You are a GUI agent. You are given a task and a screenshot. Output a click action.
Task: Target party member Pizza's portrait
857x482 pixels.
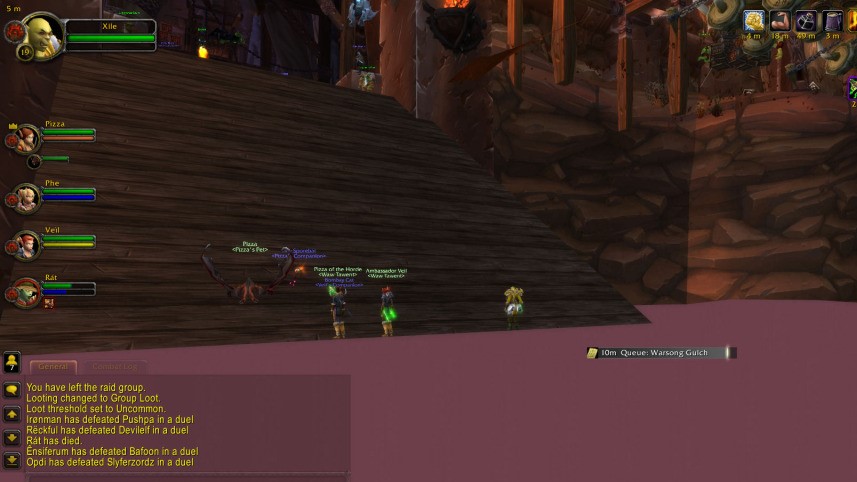pyautogui.click(x=27, y=138)
